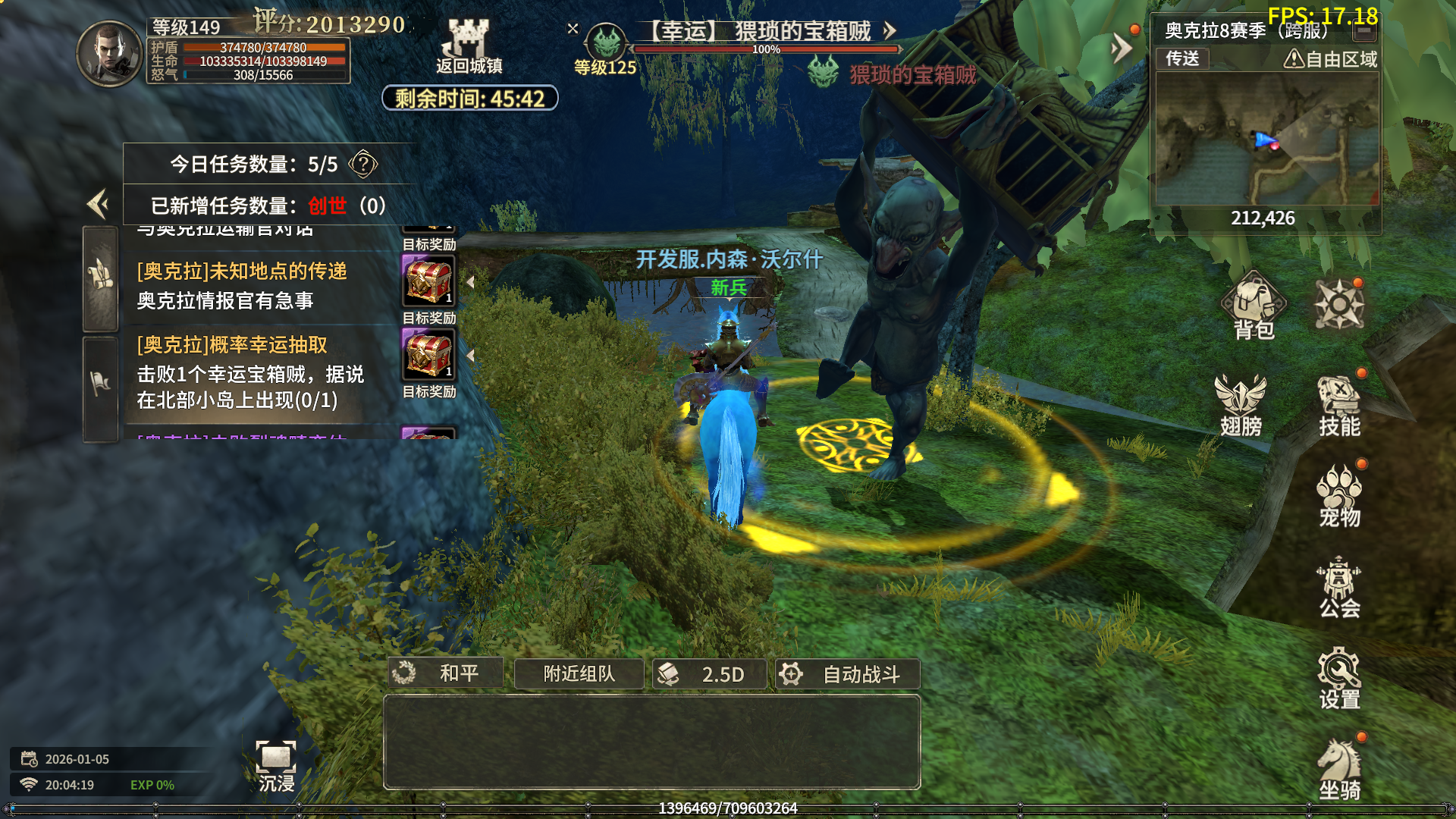Viewport: 1456px width, 819px height.
Task: Enable 自动战斗 auto battle
Action: 847,673
